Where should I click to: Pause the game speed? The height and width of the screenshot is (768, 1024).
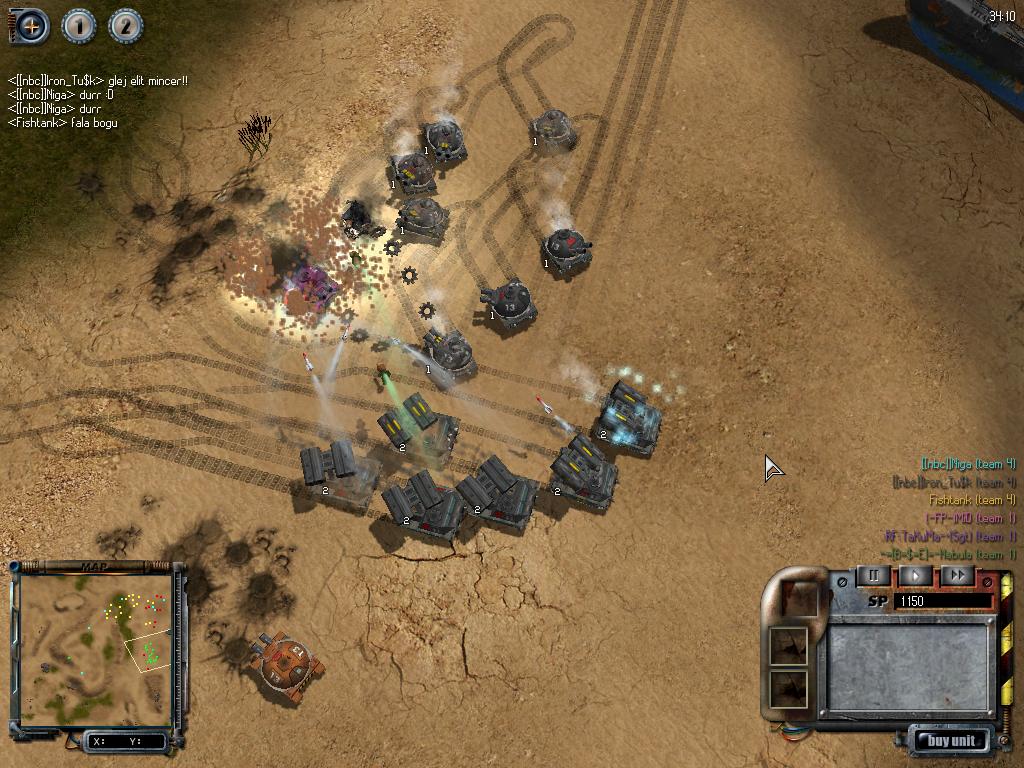tap(873, 575)
